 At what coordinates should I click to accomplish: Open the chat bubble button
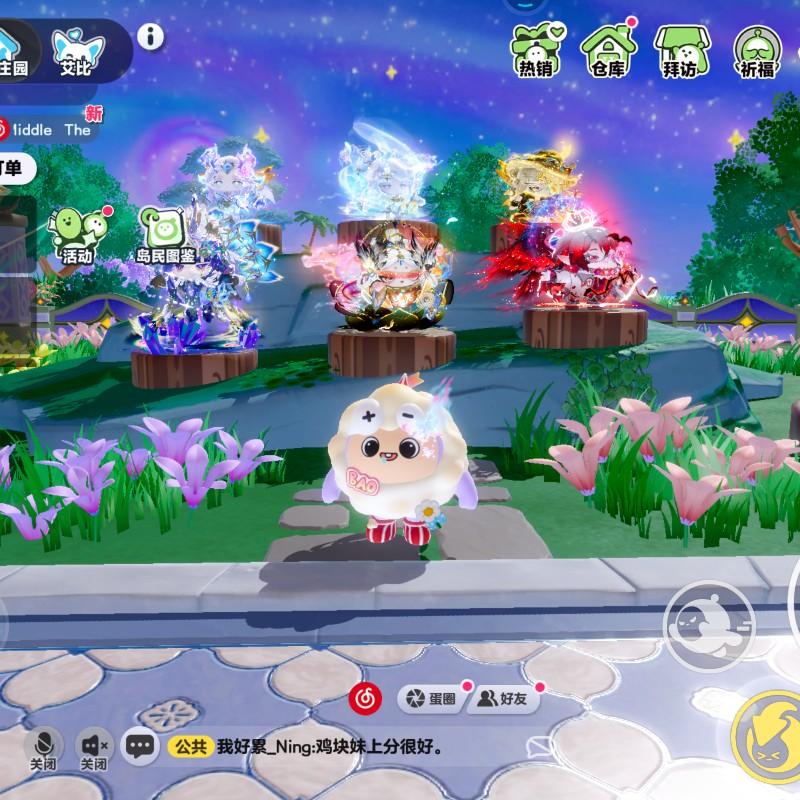(x=141, y=745)
